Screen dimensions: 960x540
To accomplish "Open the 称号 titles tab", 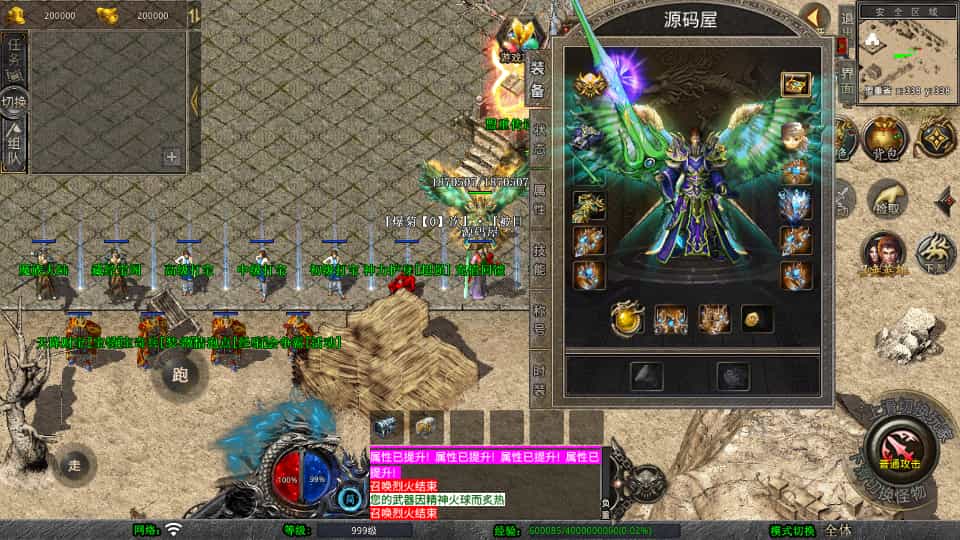I will [x=538, y=315].
